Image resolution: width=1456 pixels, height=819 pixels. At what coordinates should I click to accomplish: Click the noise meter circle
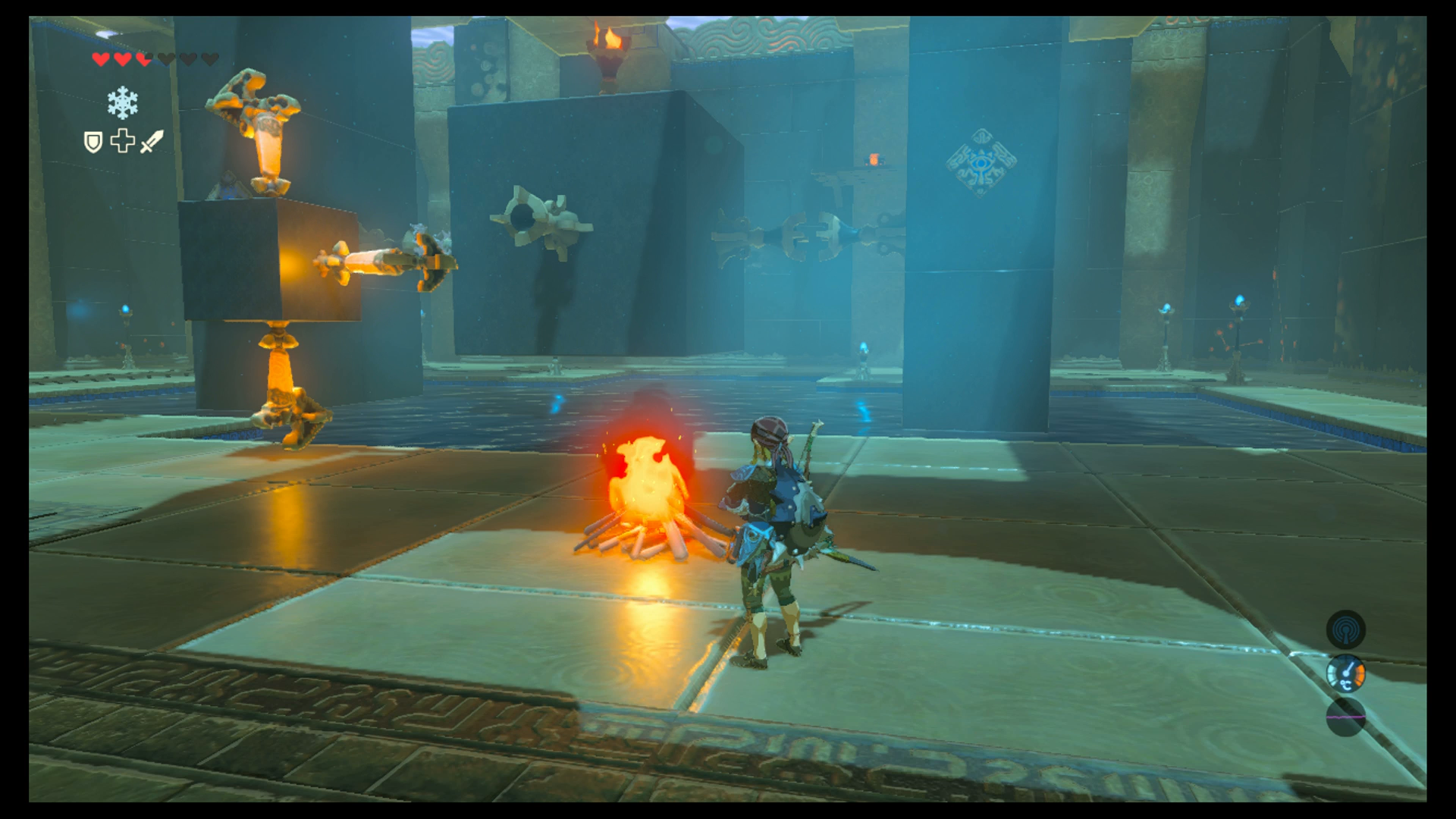1346,717
